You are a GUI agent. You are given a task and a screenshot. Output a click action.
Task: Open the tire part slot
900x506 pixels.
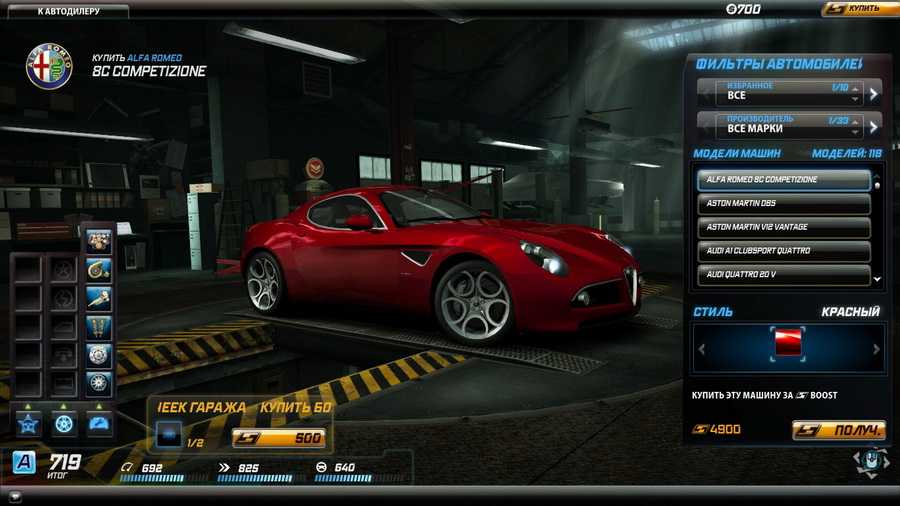point(98,382)
